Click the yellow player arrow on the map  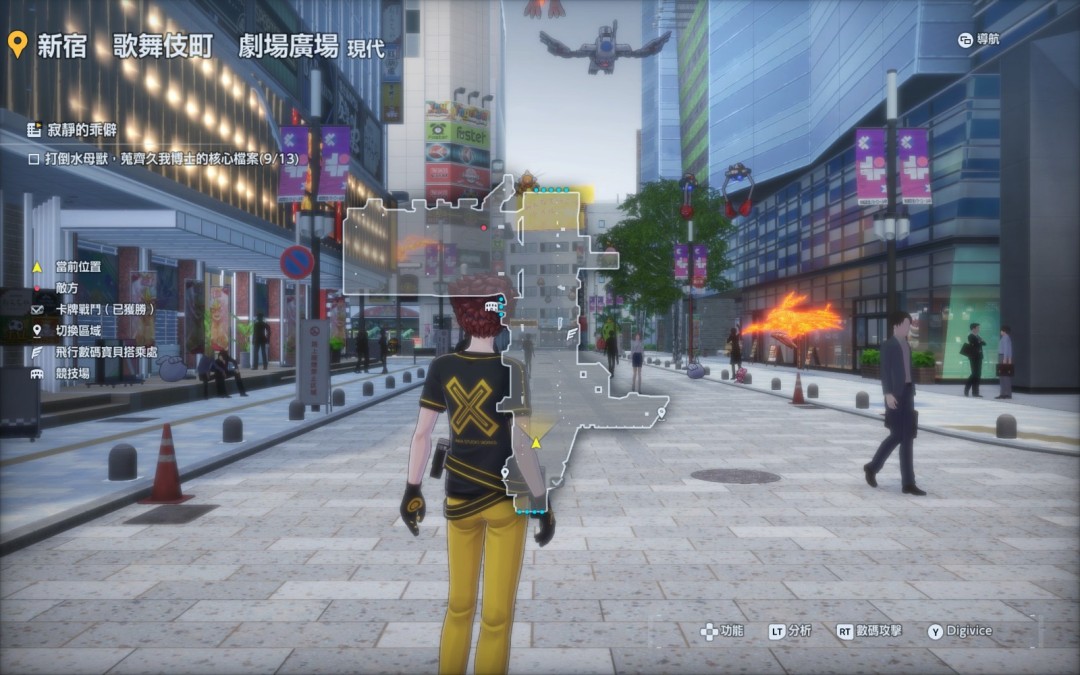(x=536, y=442)
